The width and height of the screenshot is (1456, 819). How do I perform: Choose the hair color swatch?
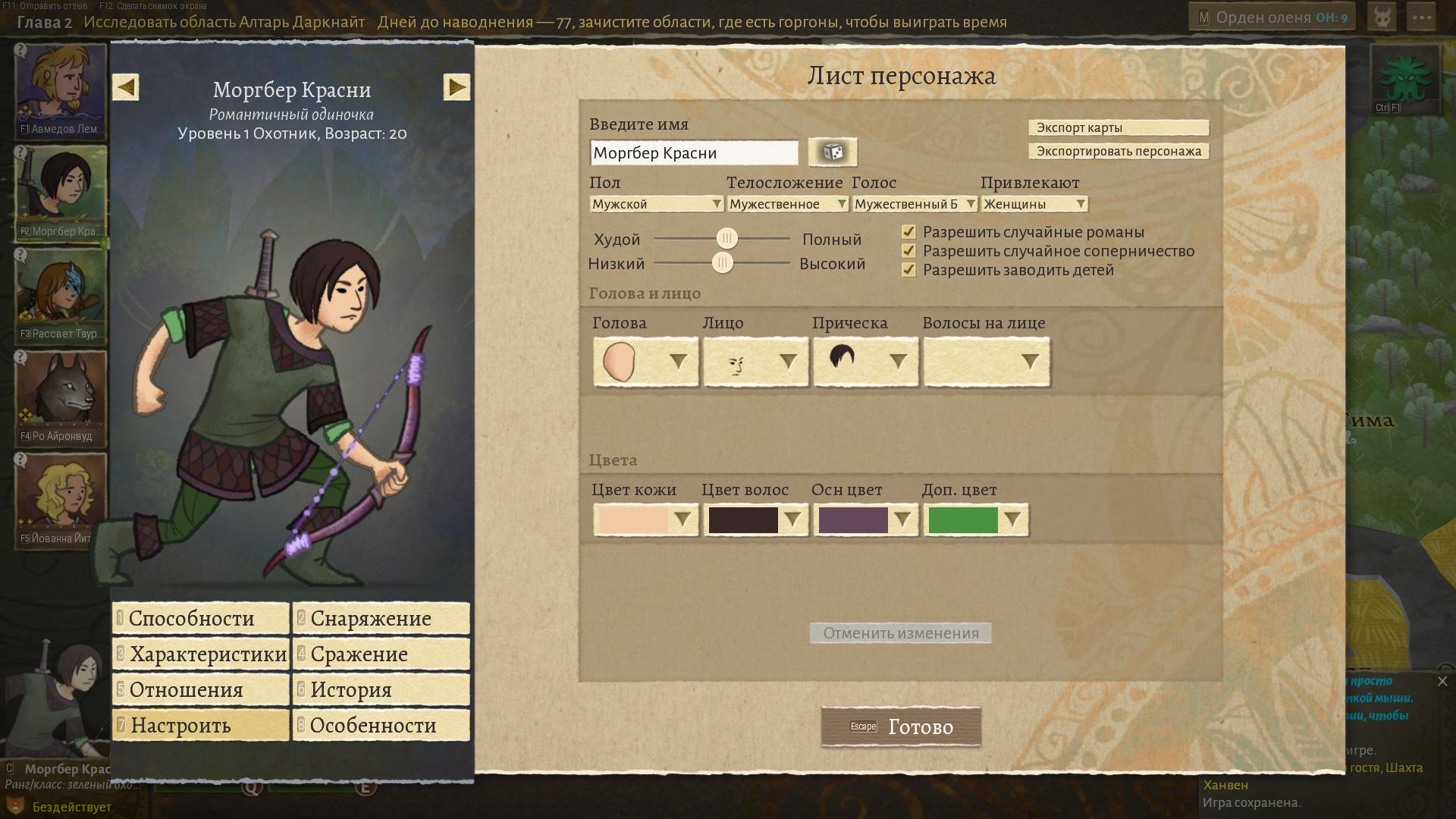tap(755, 520)
